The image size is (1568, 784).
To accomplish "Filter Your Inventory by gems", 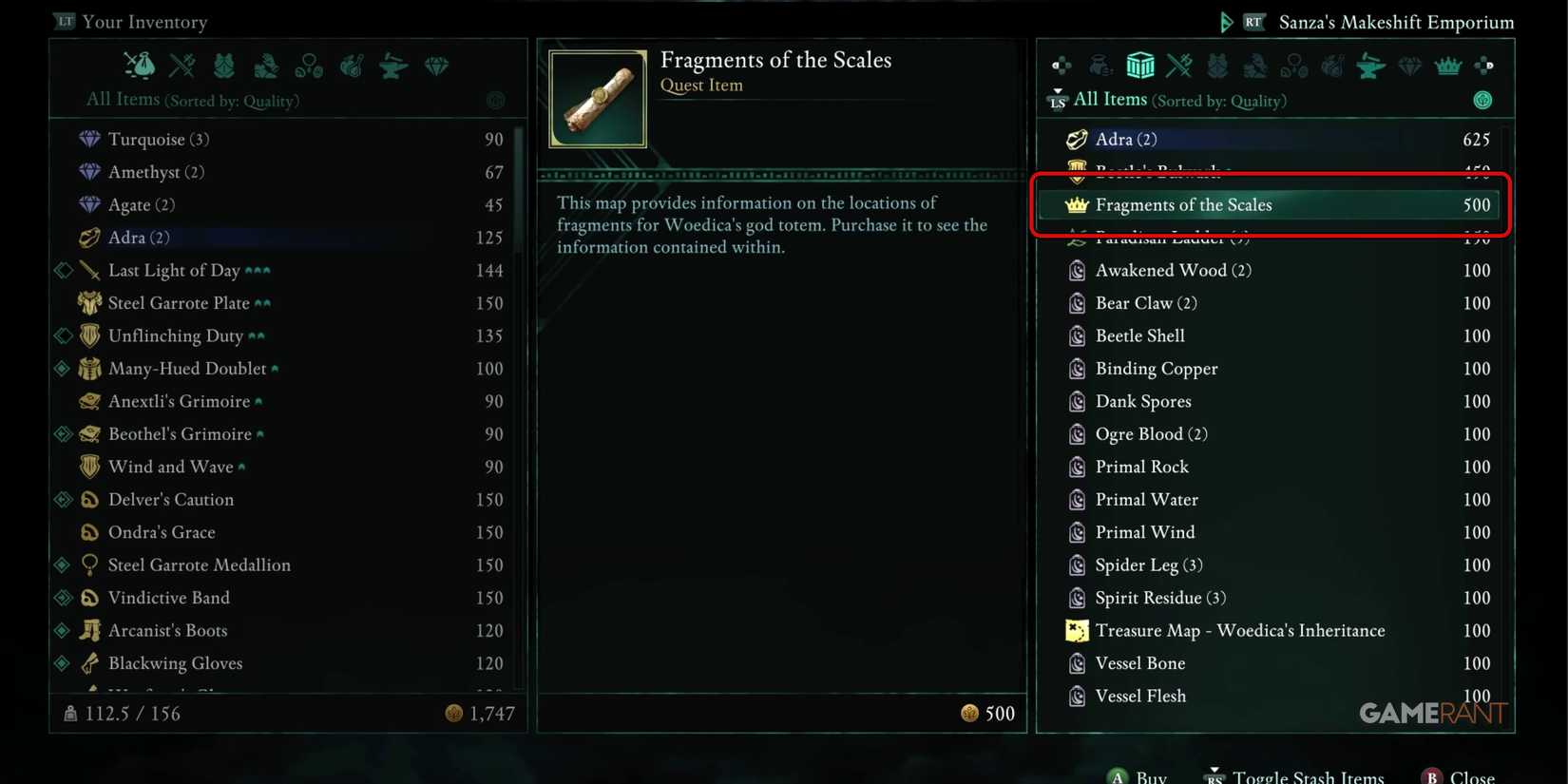I will click(x=435, y=65).
